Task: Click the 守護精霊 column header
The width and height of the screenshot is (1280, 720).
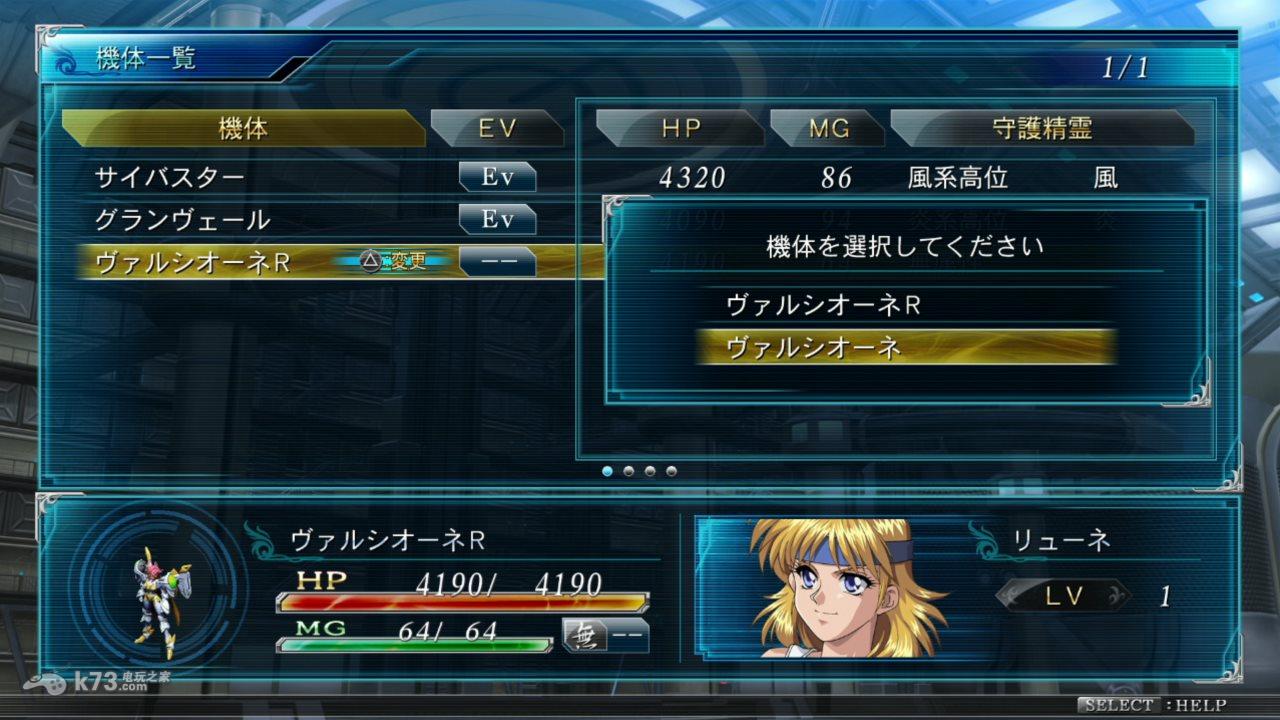Action: click(x=1041, y=128)
